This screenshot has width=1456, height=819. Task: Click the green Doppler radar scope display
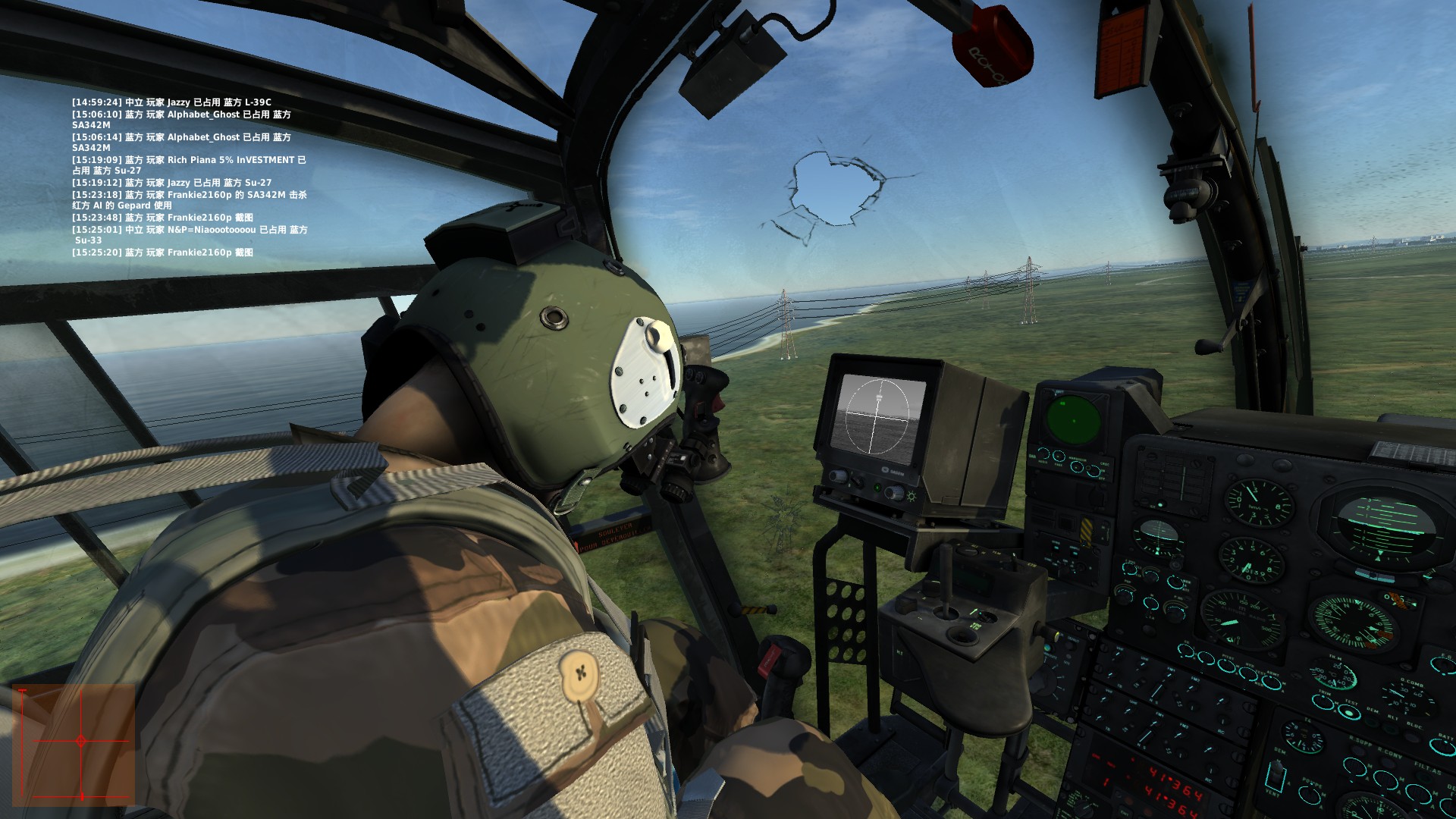(x=1075, y=419)
